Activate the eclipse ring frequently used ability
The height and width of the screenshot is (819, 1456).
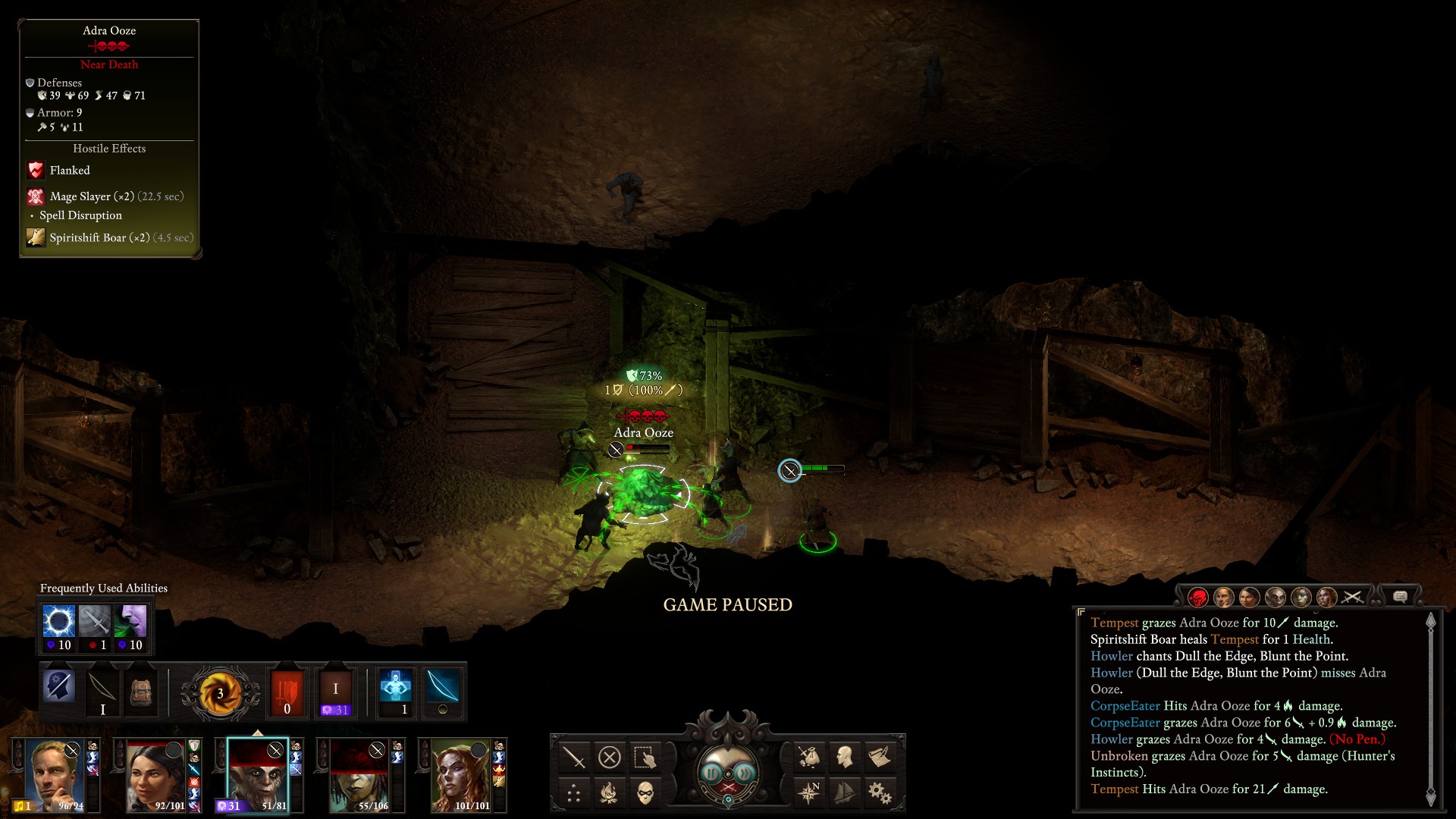coord(58,622)
